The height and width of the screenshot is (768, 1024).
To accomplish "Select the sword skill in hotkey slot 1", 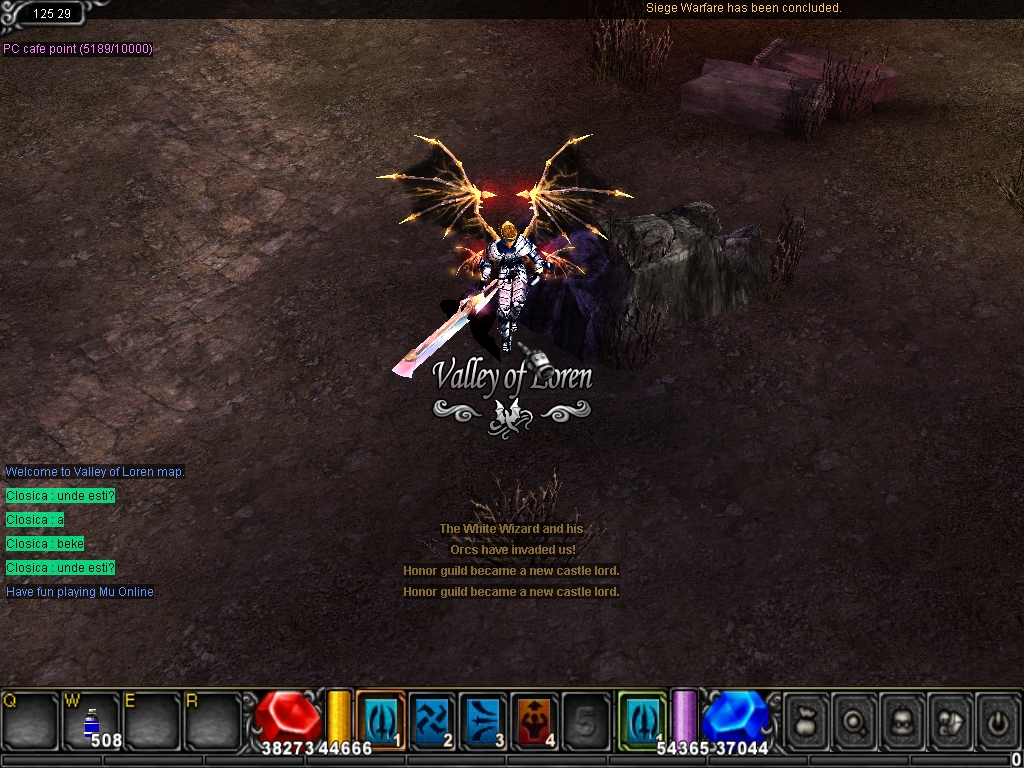I will (381, 719).
